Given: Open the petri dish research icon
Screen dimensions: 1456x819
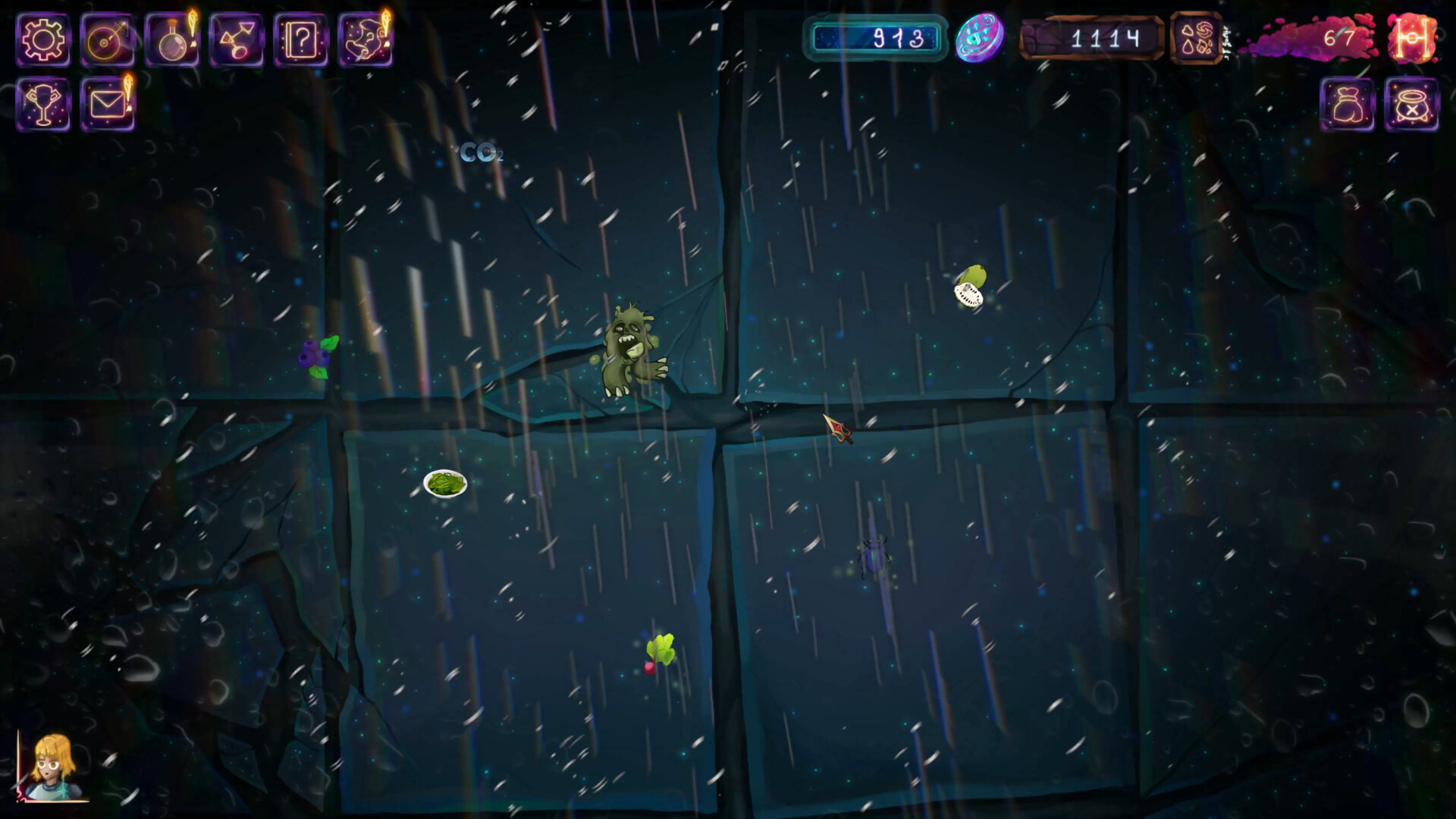Looking at the screenshot, I should click(108, 39).
